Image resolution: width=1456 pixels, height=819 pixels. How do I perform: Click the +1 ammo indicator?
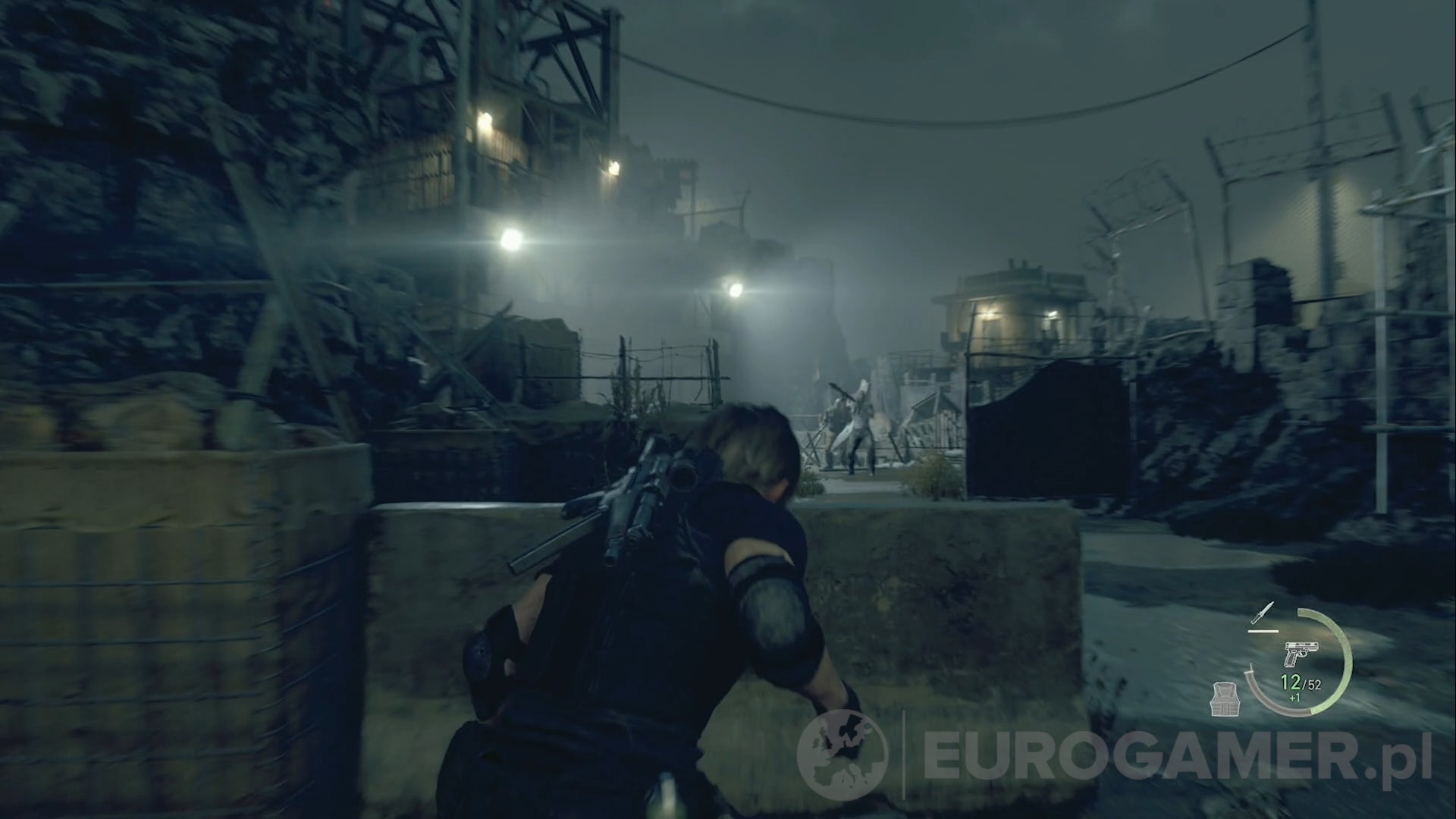[x=1294, y=697]
